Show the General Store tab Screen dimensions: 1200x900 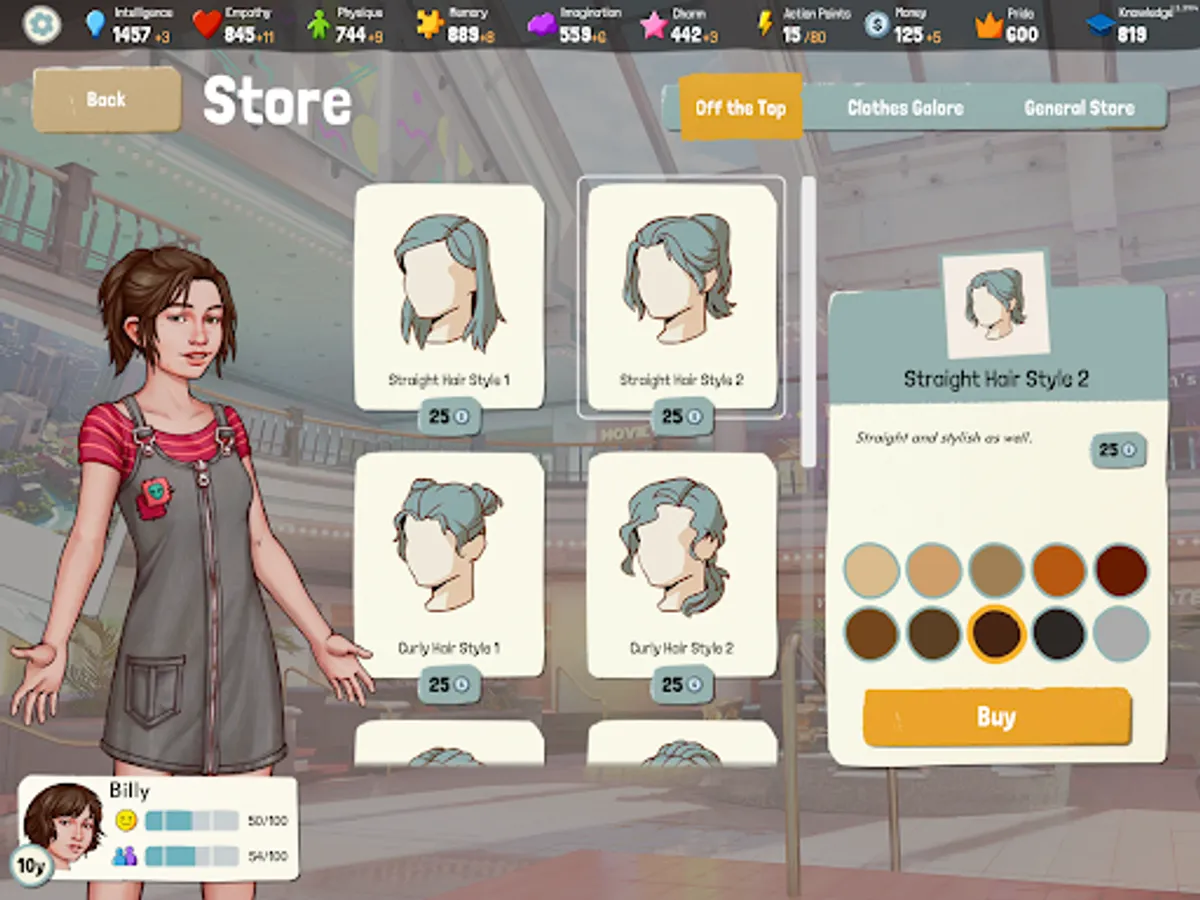[1079, 107]
